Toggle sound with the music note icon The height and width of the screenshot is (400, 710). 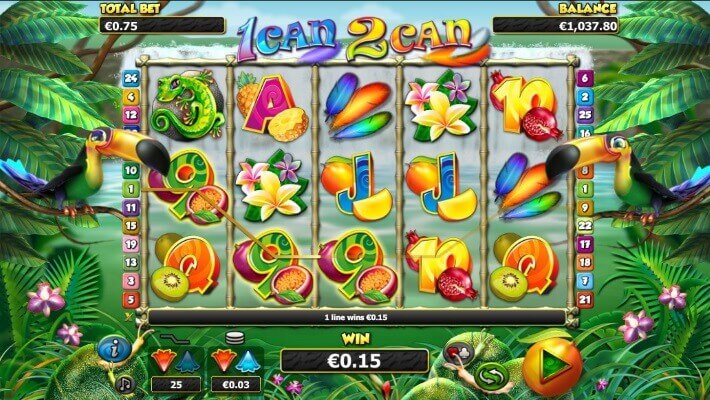[x=126, y=383]
